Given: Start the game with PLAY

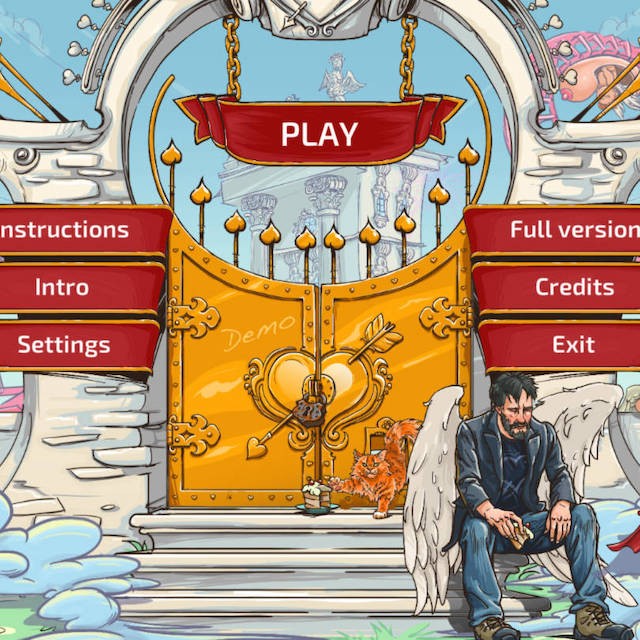Looking at the screenshot, I should [319, 133].
